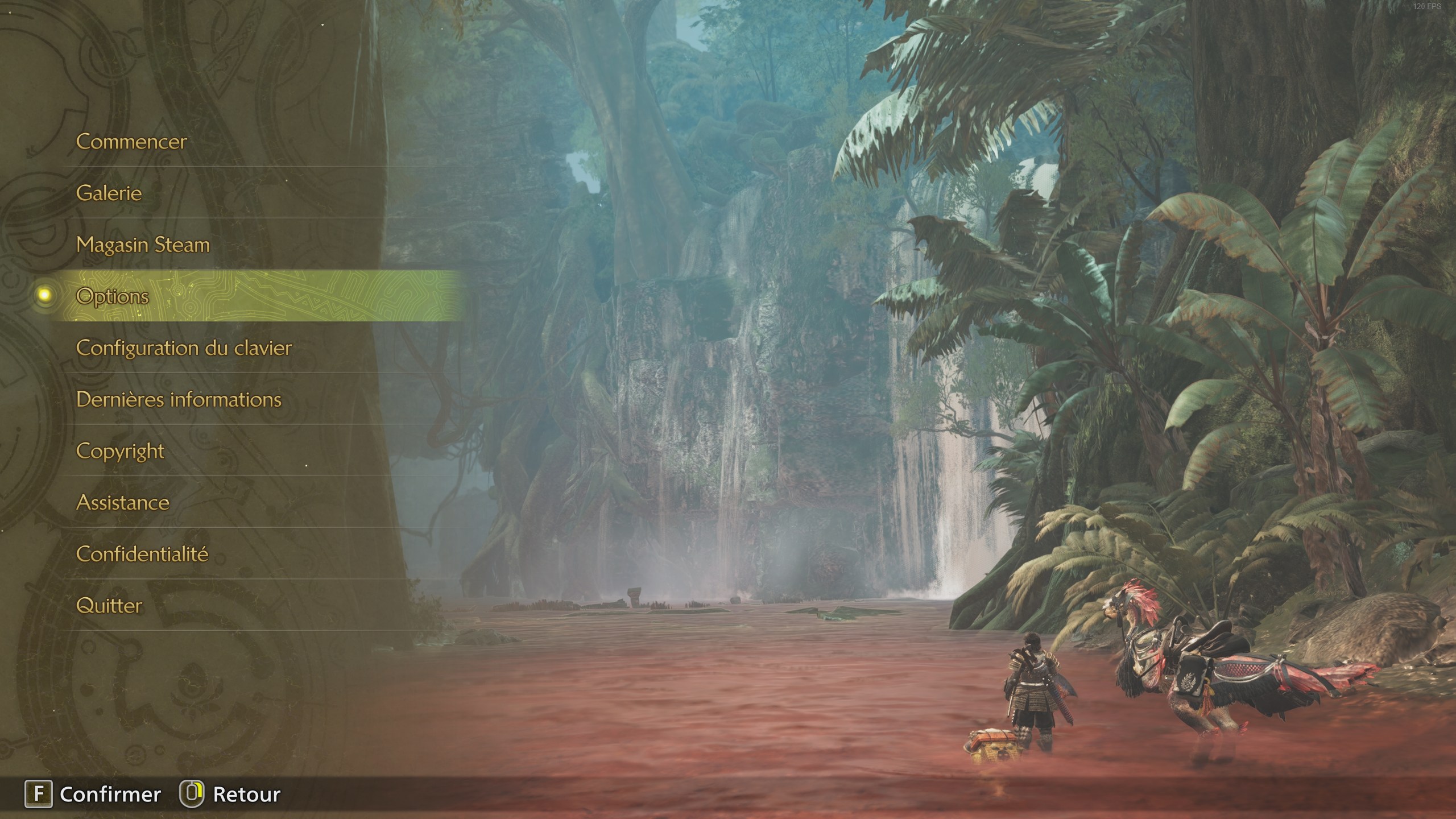This screenshot has width=1456, height=819.
Task: Open the "Assistance" support page
Action: click(x=123, y=503)
